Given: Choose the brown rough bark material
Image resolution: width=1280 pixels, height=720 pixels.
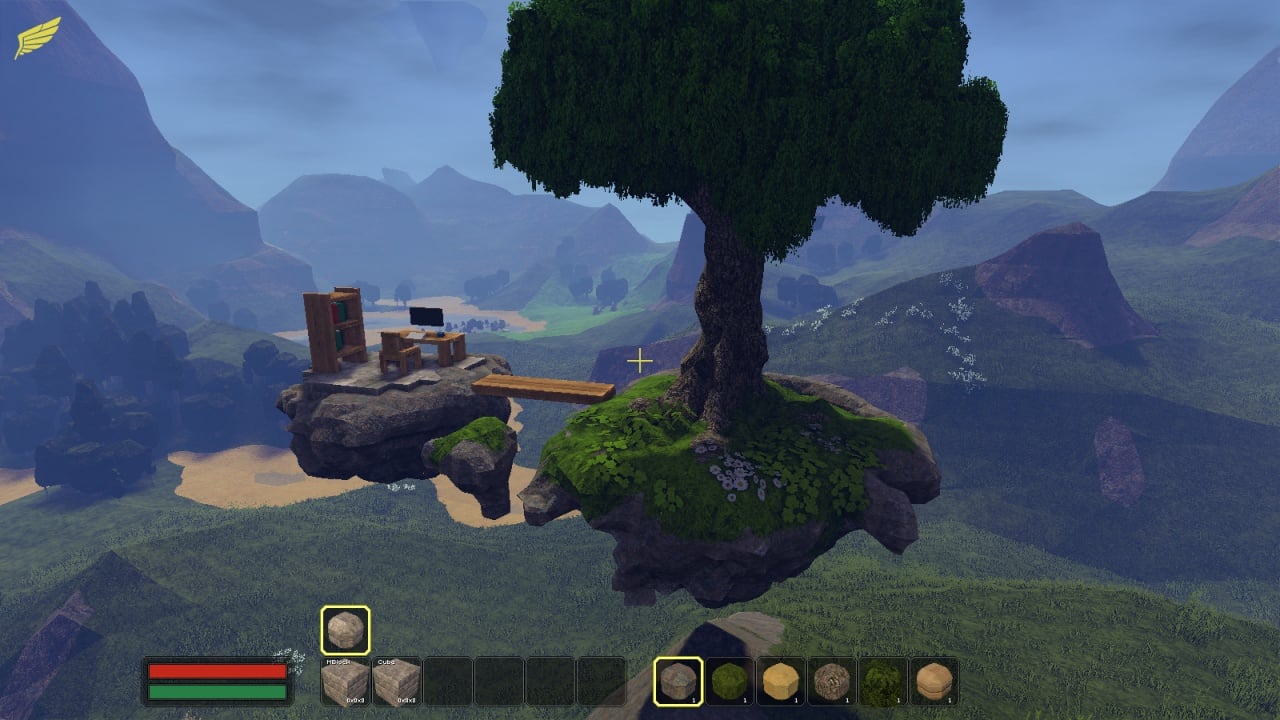Looking at the screenshot, I should (x=832, y=682).
